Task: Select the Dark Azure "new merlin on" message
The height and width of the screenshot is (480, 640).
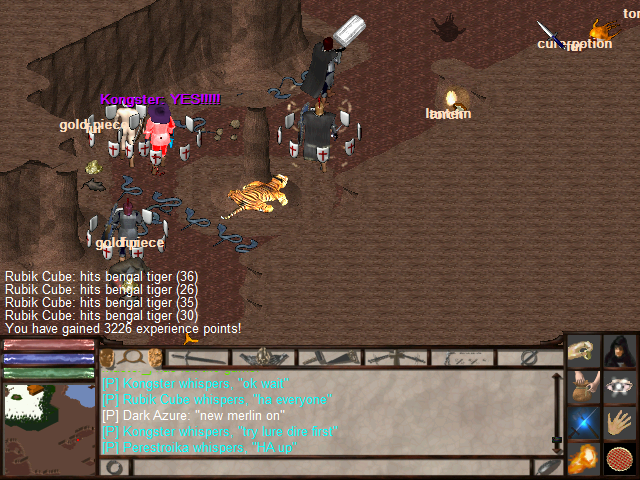Action: (194, 415)
